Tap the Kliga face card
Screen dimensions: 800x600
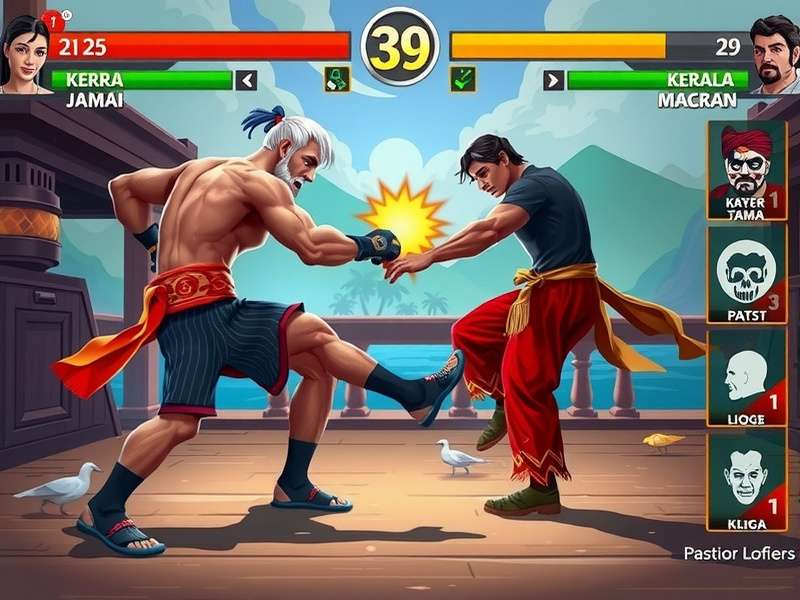click(x=747, y=482)
